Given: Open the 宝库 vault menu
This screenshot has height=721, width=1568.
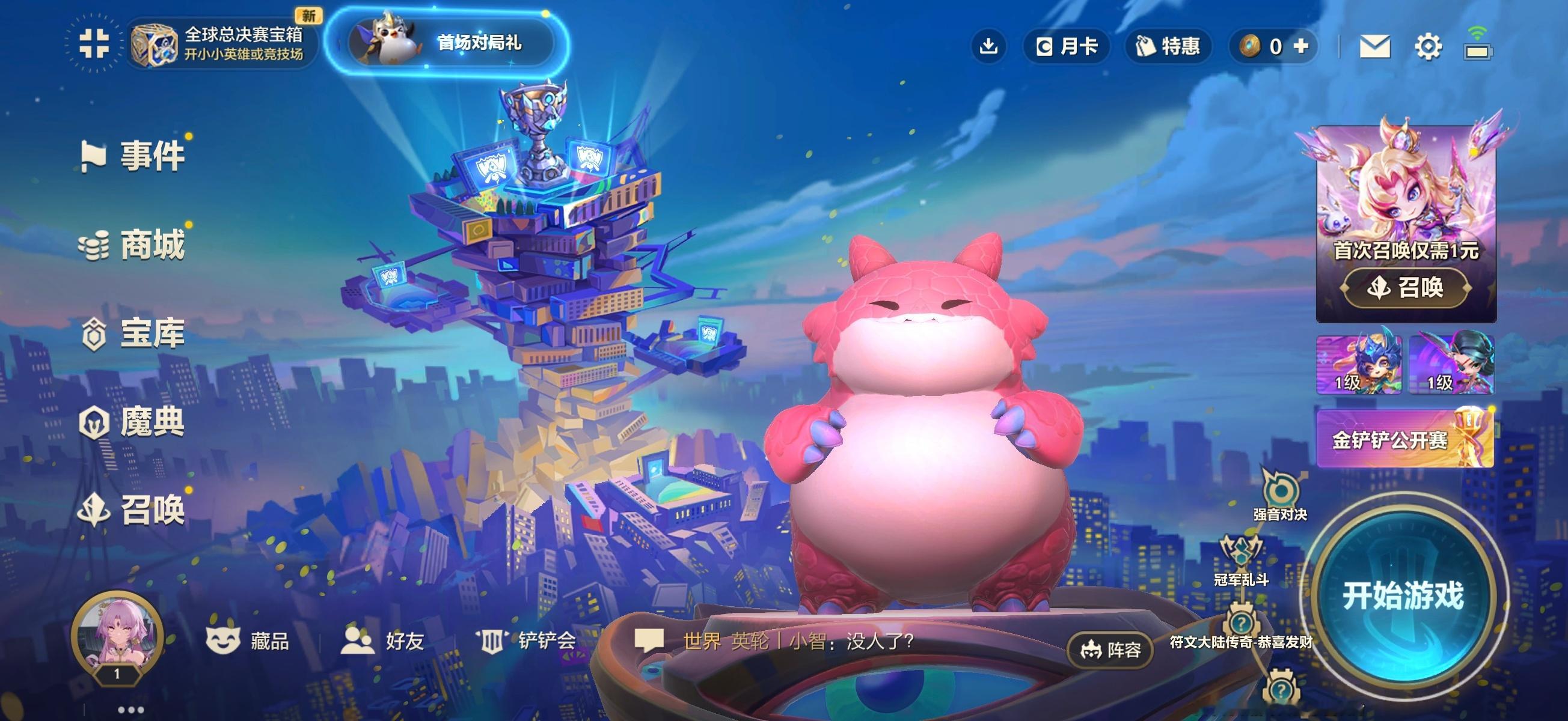Looking at the screenshot, I should click(134, 333).
